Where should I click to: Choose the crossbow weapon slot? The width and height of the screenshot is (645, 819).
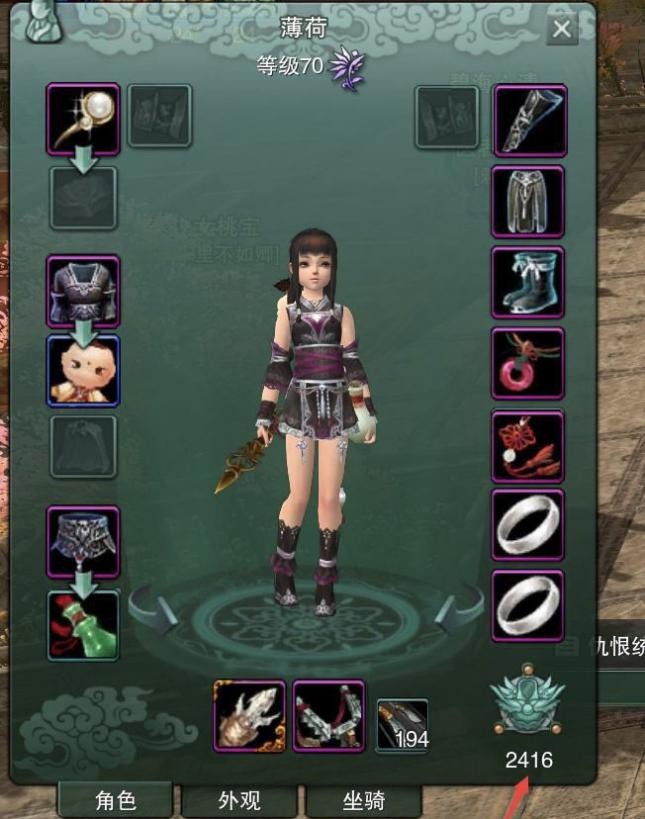pyautogui.click(x=329, y=716)
